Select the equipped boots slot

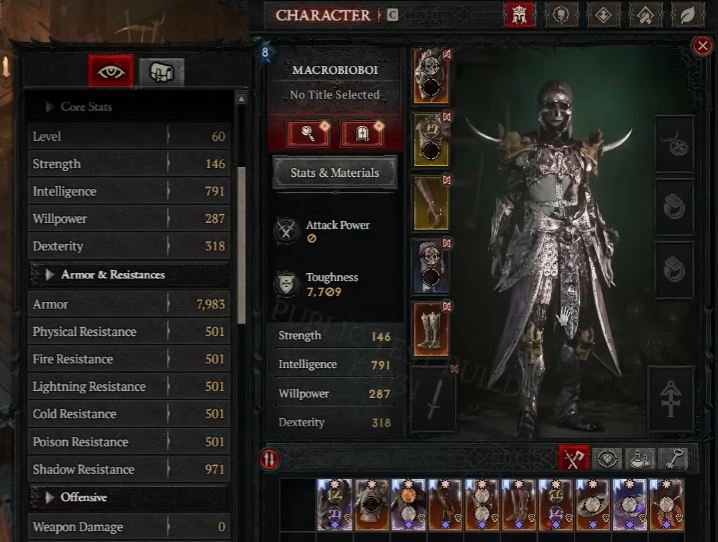point(431,328)
